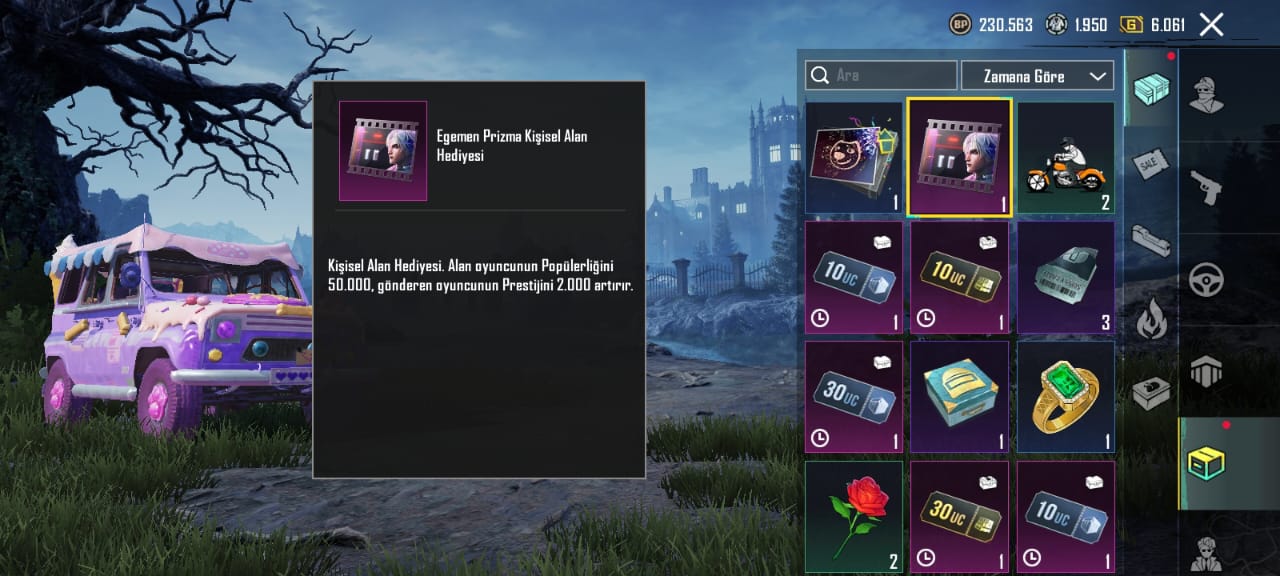The height and width of the screenshot is (576, 1280).
Task: Choose the teal supply crate item
Action: 960,396
